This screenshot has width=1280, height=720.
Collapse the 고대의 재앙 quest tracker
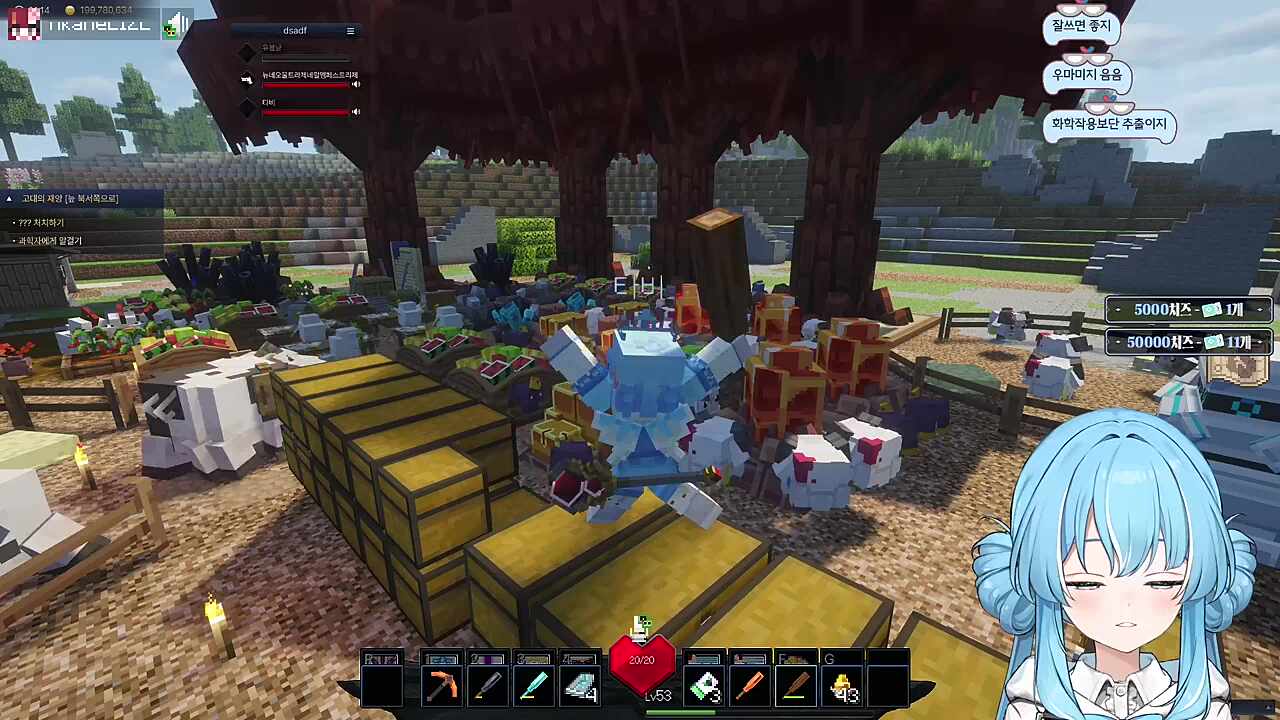(x=9, y=199)
